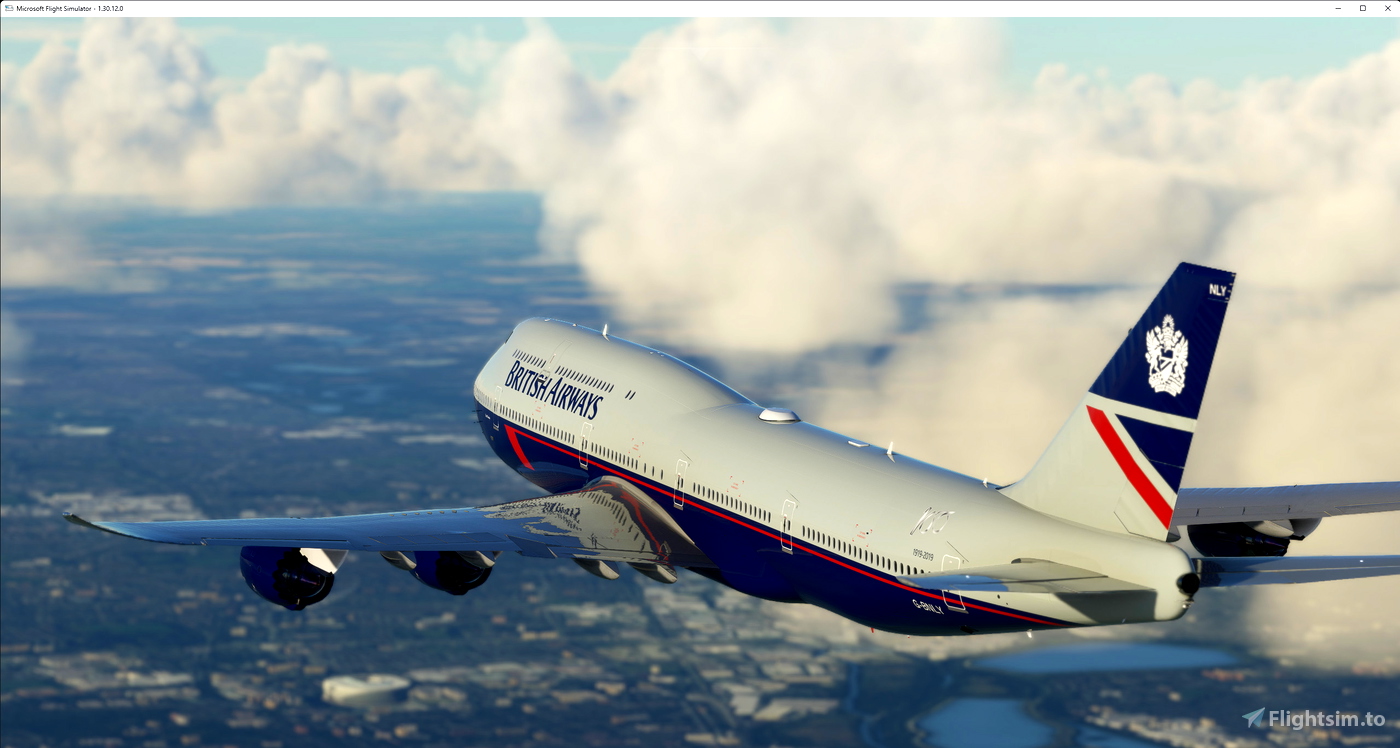The height and width of the screenshot is (748, 1400).
Task: Click the British Airways titles on the fuselage
Action: click(x=556, y=385)
